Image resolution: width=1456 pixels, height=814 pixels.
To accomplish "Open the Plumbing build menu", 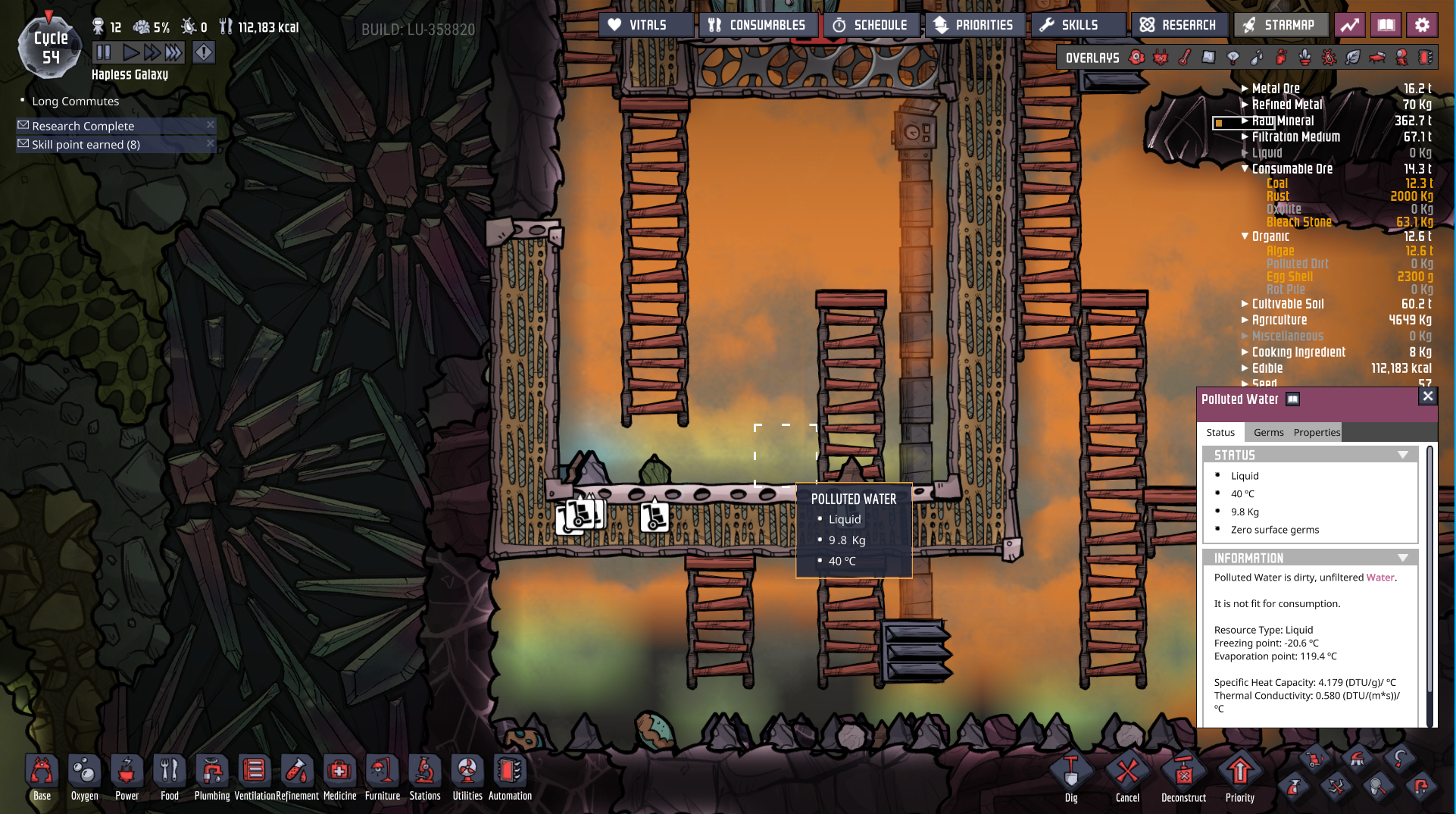I will tap(212, 777).
